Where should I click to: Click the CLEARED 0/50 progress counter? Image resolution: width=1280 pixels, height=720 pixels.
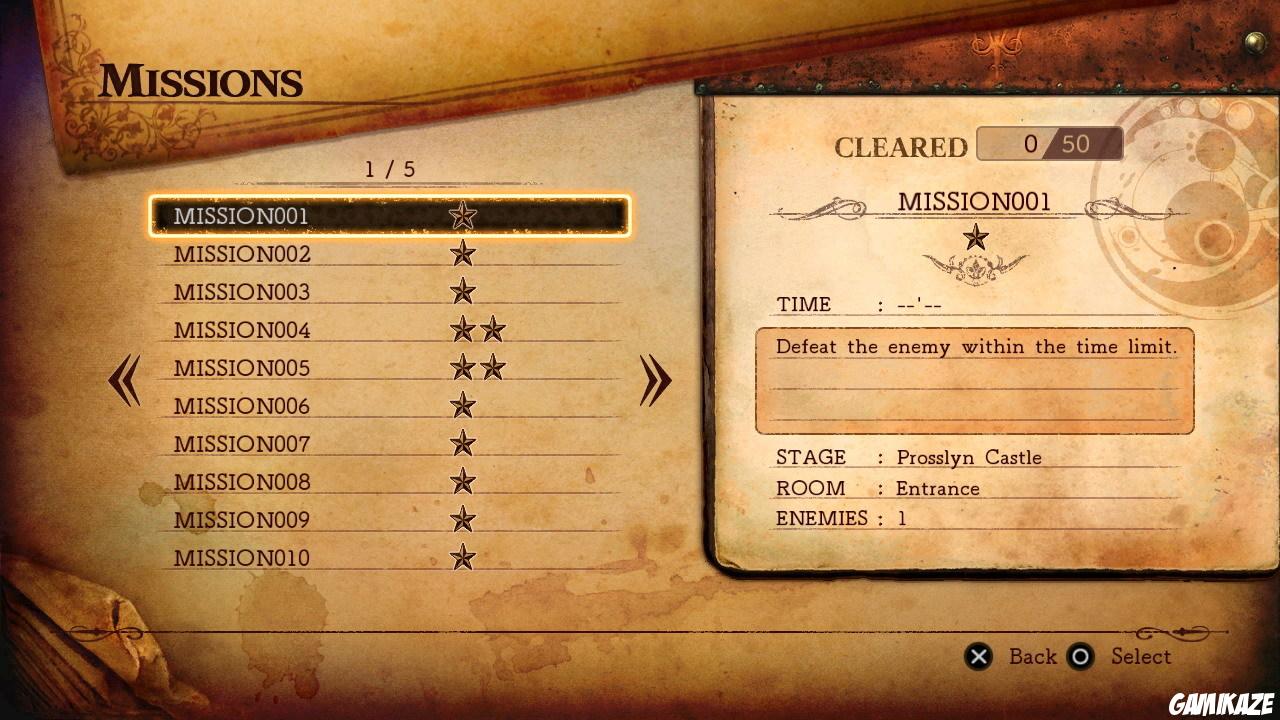click(x=1048, y=144)
